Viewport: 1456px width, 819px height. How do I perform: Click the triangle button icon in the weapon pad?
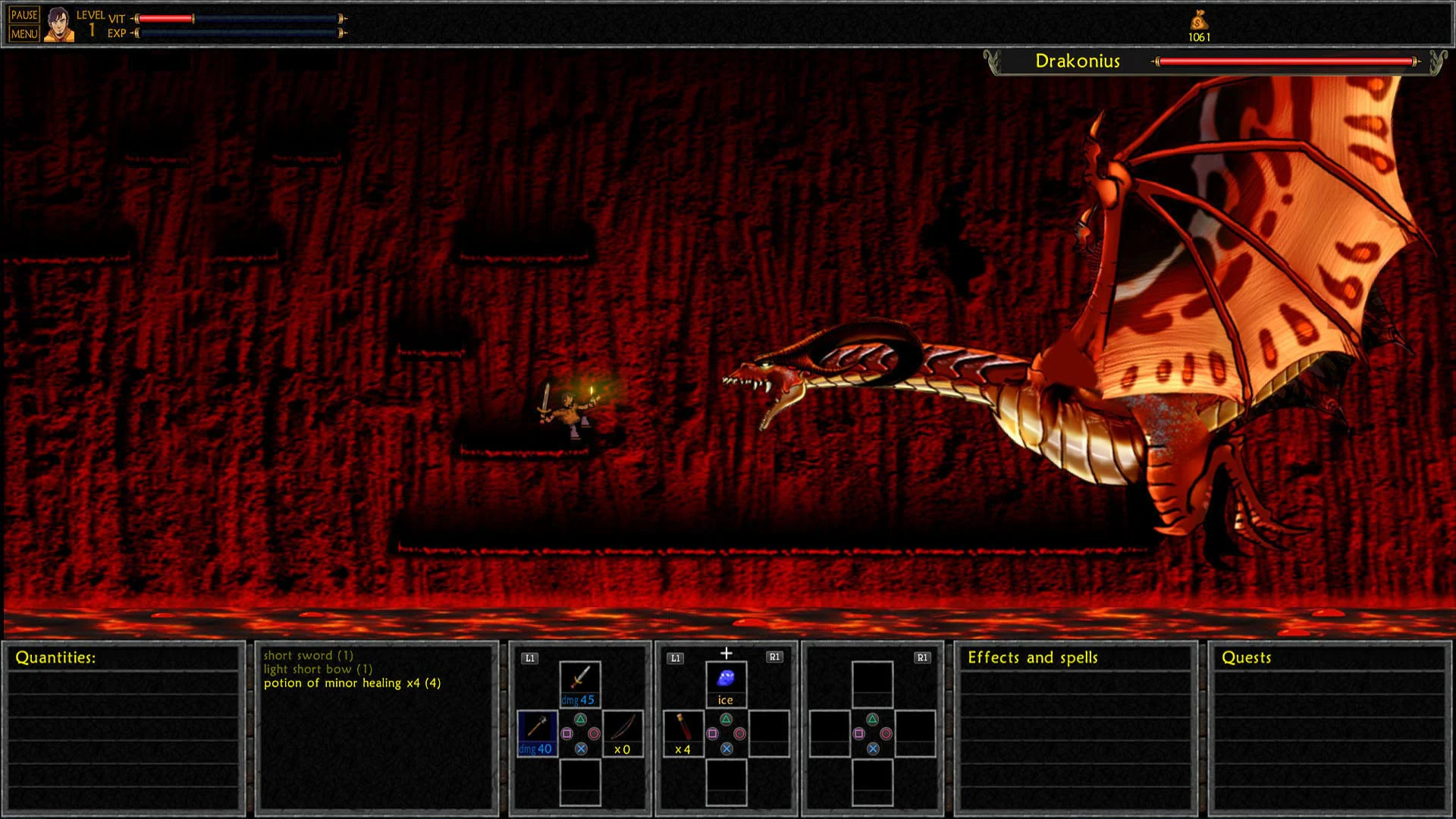coord(581,719)
